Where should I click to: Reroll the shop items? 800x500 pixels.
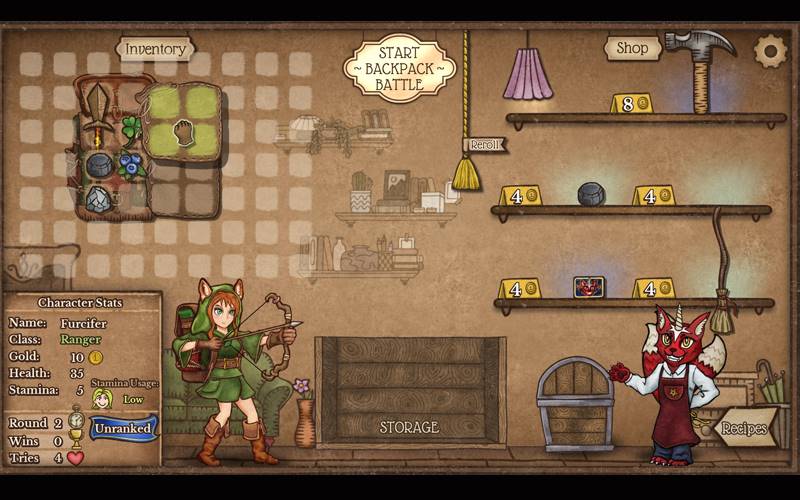[484, 145]
